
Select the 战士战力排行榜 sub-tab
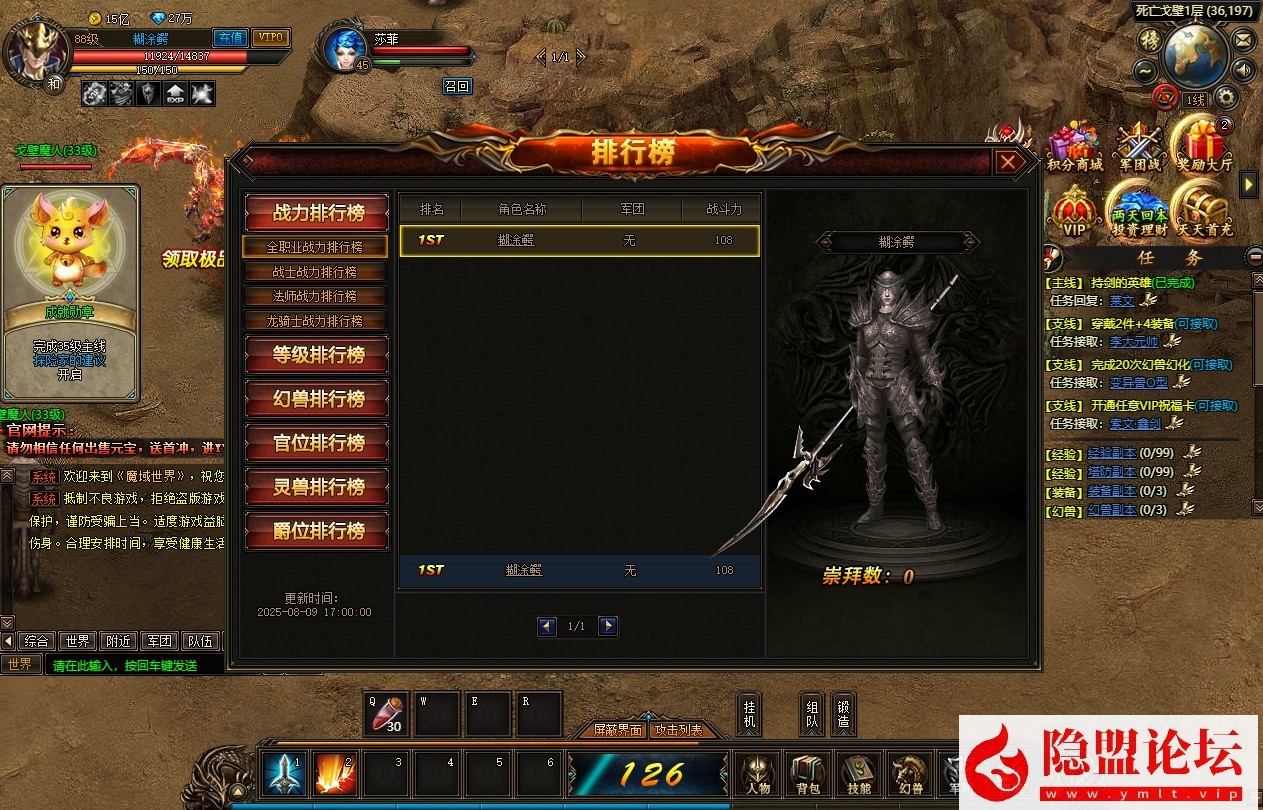point(315,272)
